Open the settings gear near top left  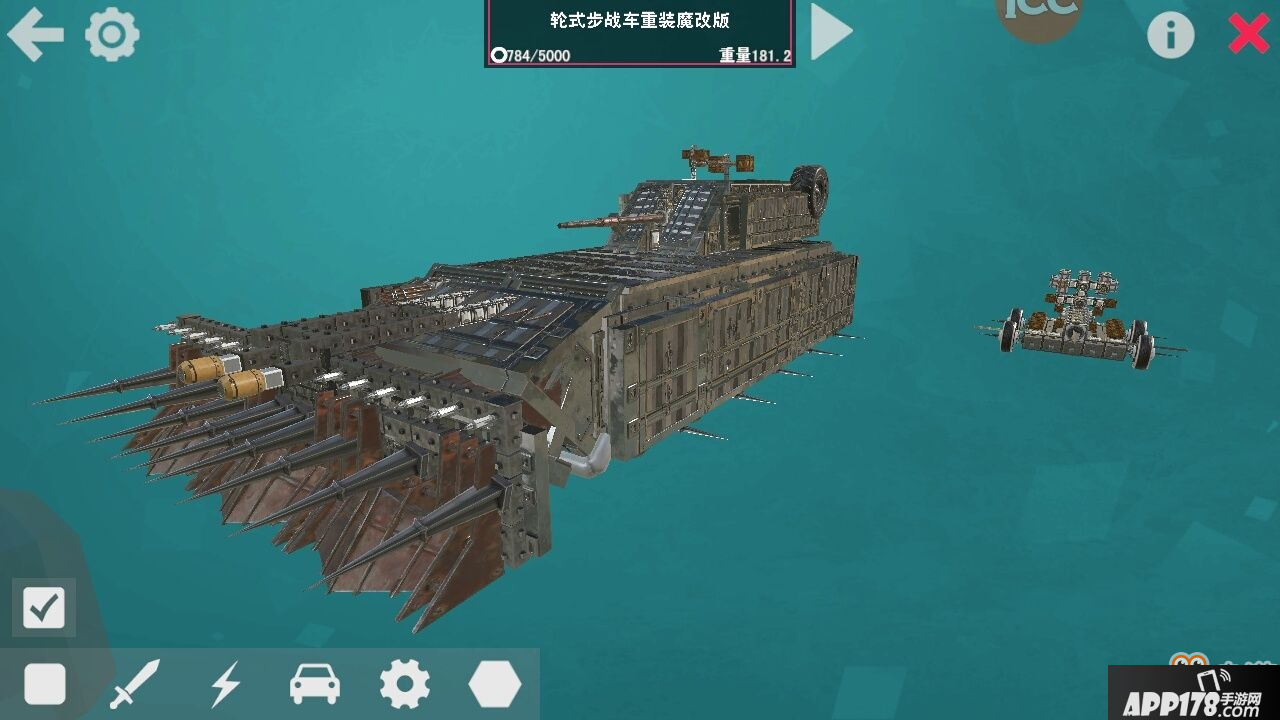click(x=110, y=33)
